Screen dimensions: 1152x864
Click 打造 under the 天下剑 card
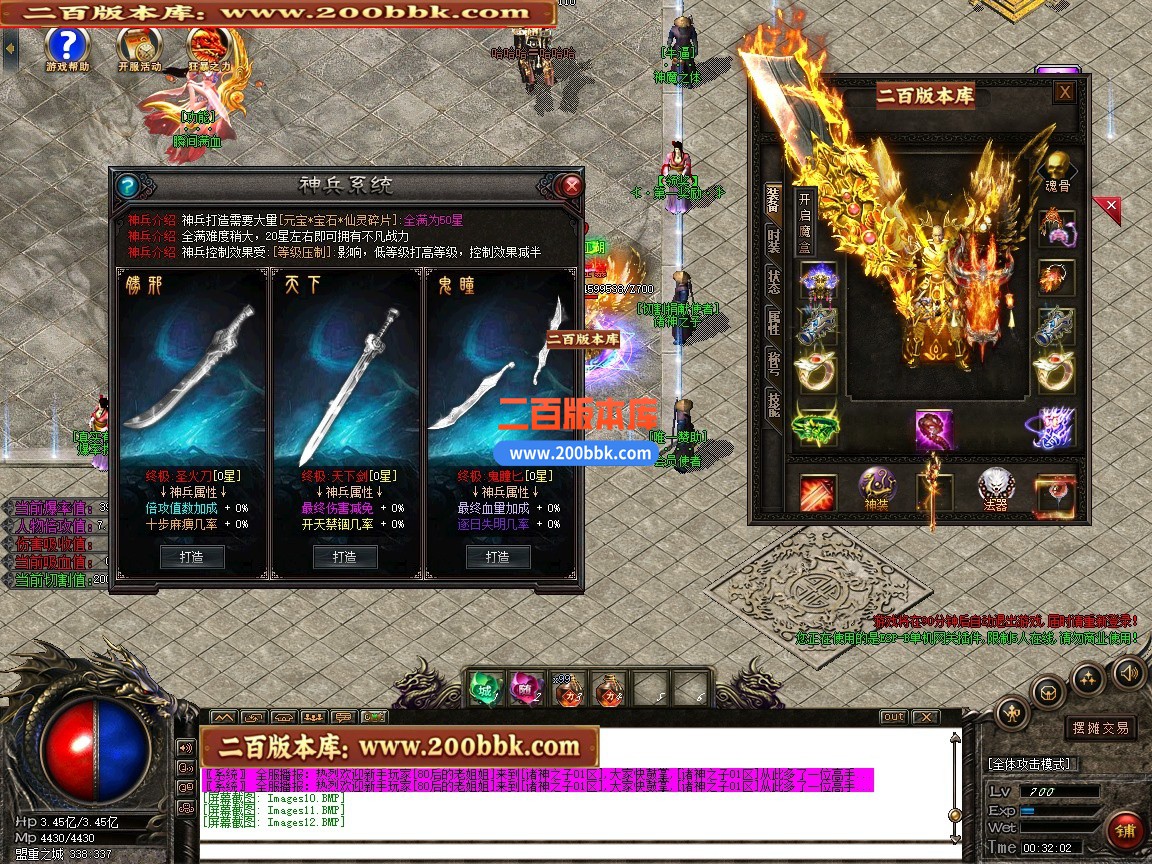pos(345,556)
